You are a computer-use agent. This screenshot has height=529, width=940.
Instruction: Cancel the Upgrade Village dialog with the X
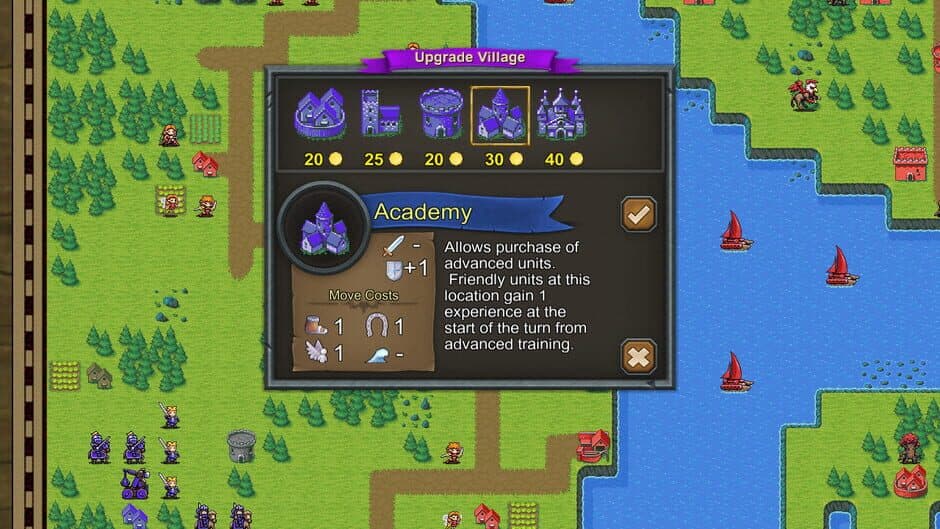tap(638, 356)
